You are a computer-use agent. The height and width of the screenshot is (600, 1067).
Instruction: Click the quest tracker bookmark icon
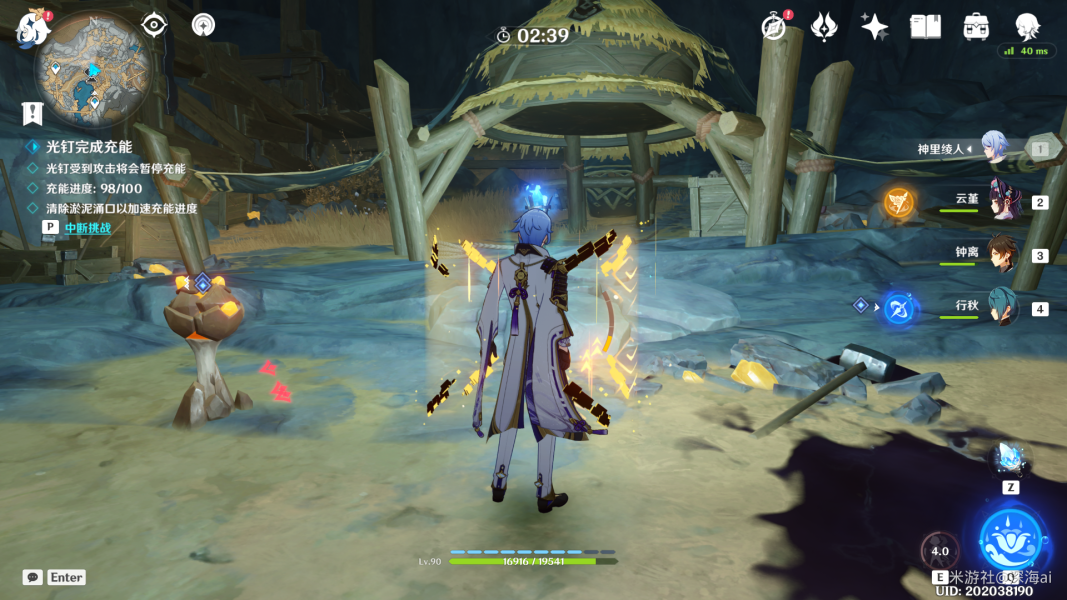click(33, 112)
